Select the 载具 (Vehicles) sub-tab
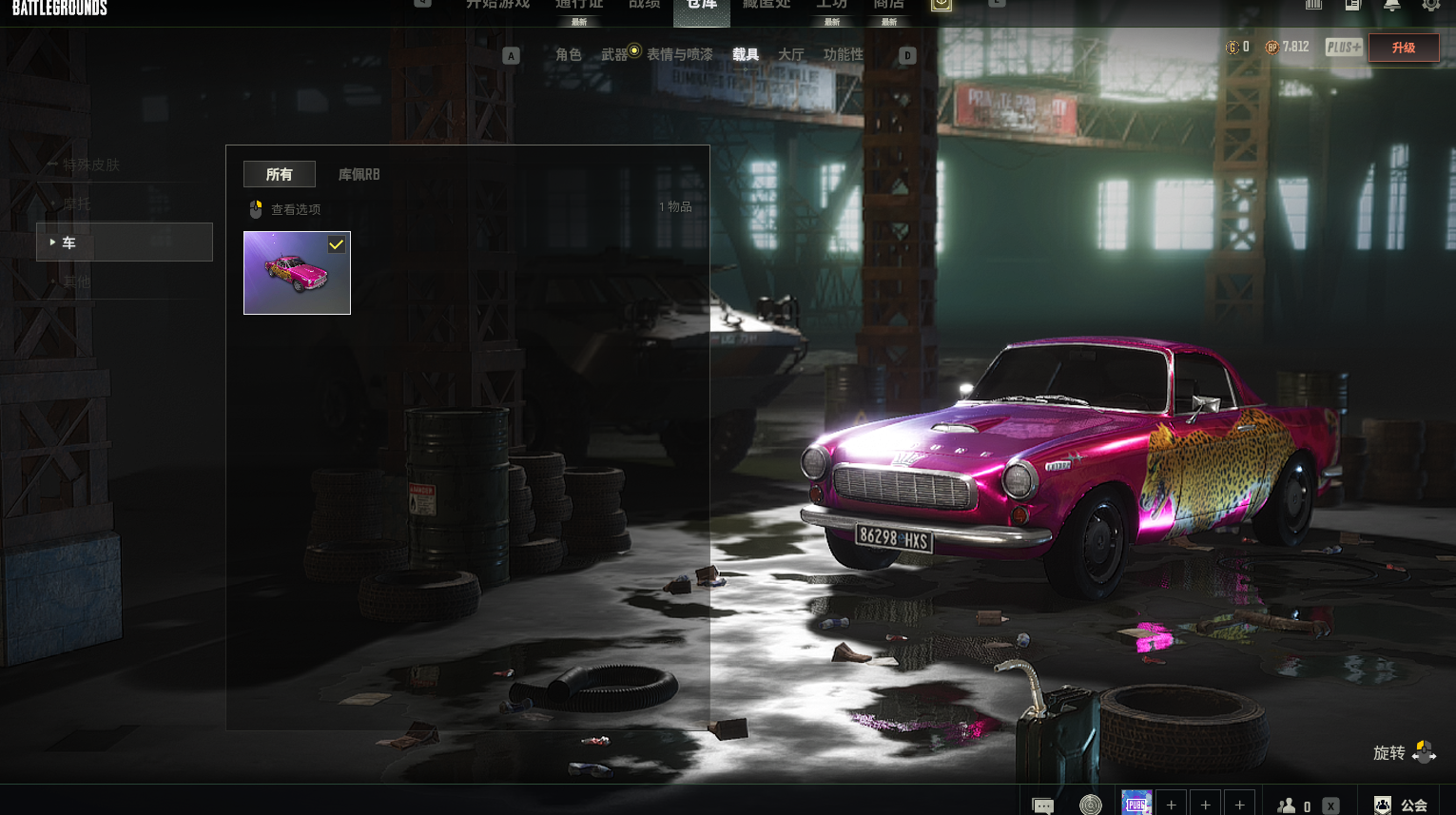Image resolution: width=1456 pixels, height=815 pixels. (746, 54)
